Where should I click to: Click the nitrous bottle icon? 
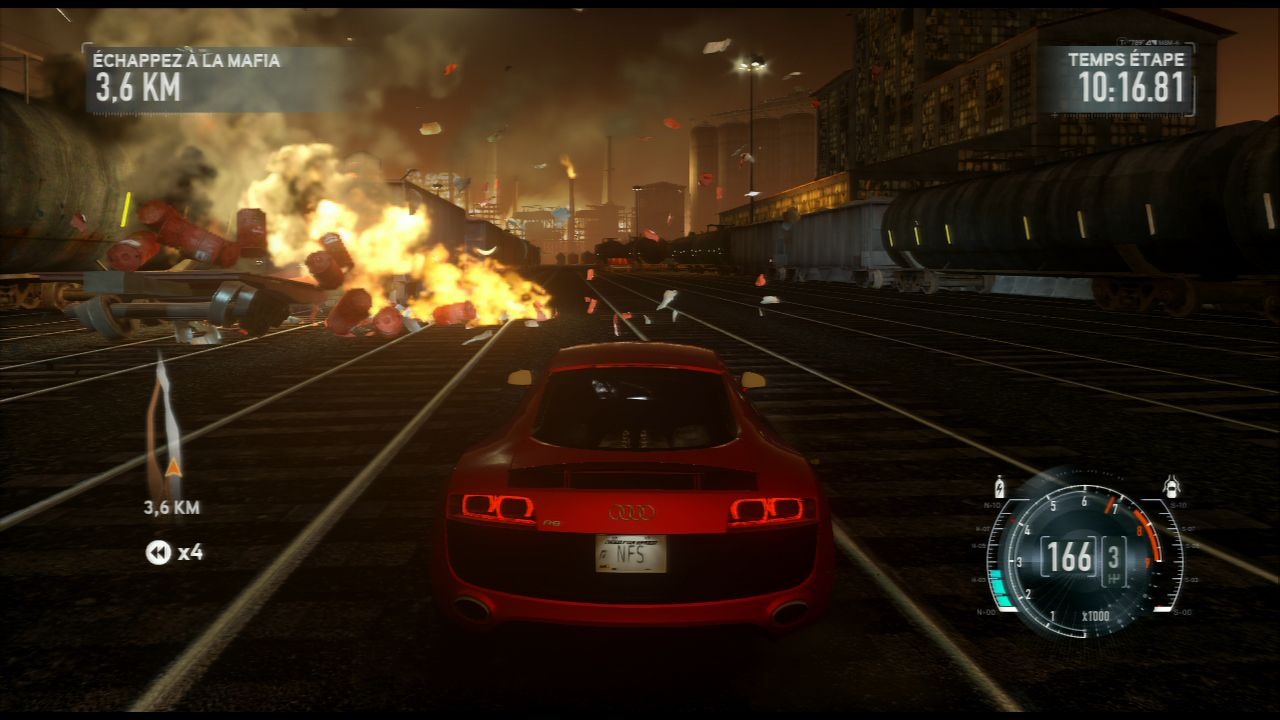pos(998,488)
